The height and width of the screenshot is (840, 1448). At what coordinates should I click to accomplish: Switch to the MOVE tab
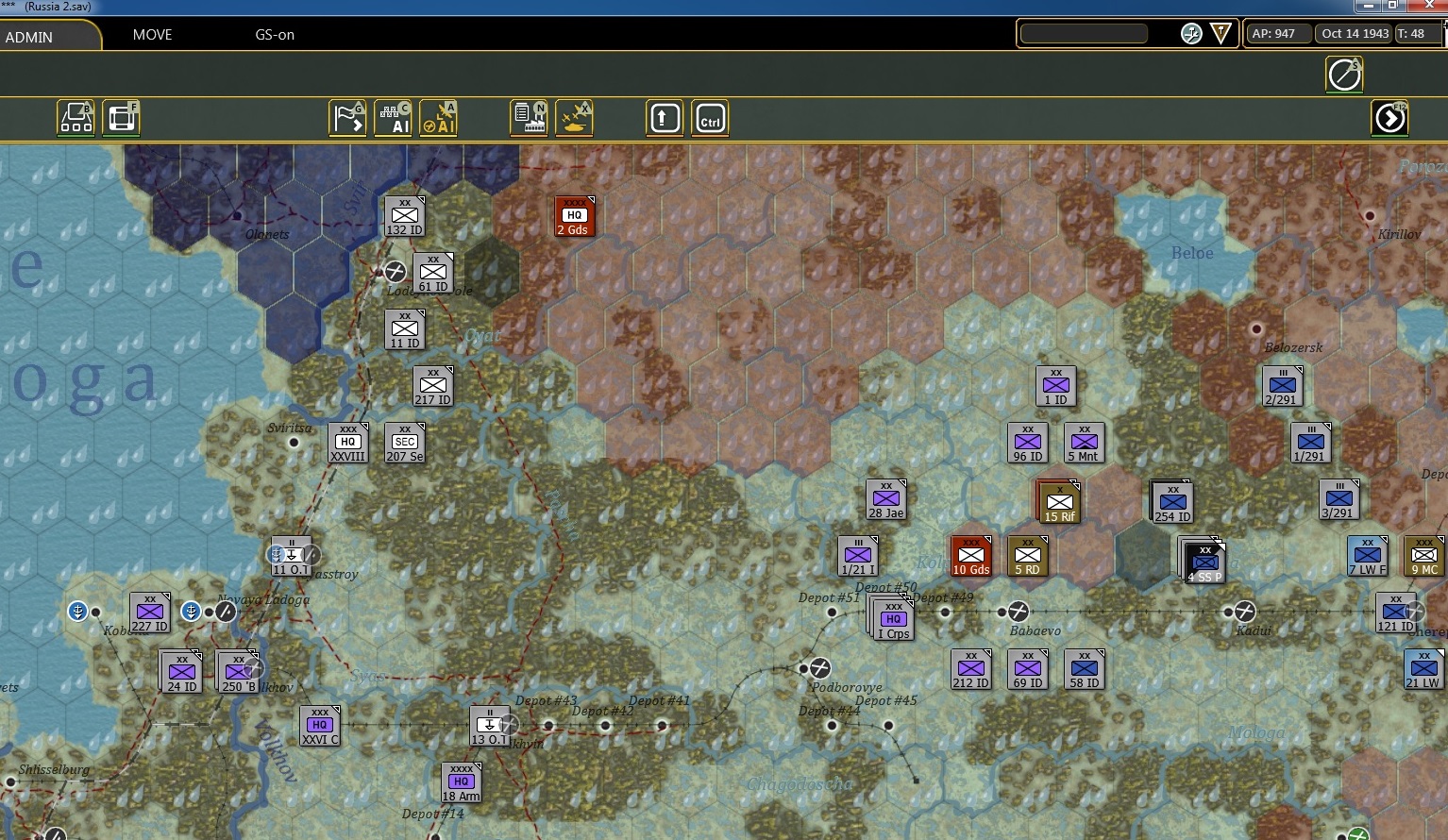tap(152, 35)
